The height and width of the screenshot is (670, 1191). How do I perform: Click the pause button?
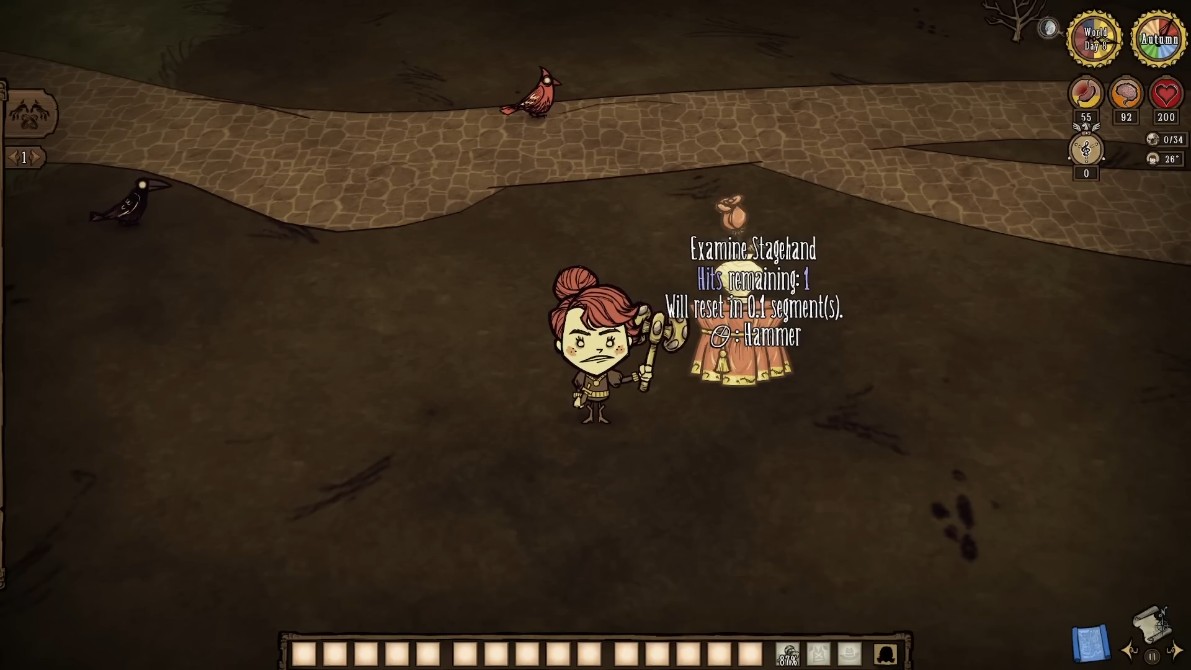click(1152, 656)
